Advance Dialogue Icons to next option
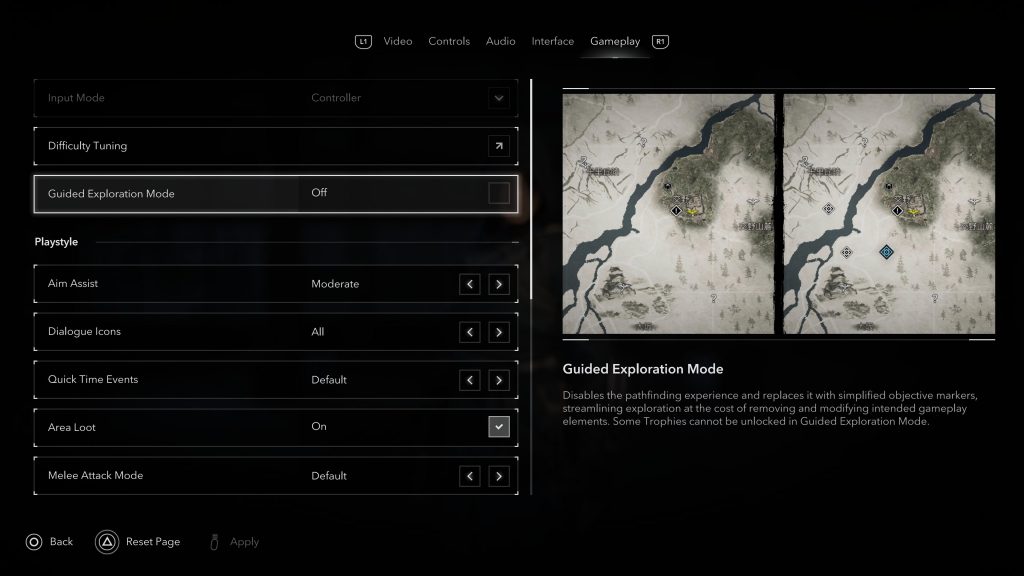The width and height of the screenshot is (1024, 576). [x=498, y=332]
